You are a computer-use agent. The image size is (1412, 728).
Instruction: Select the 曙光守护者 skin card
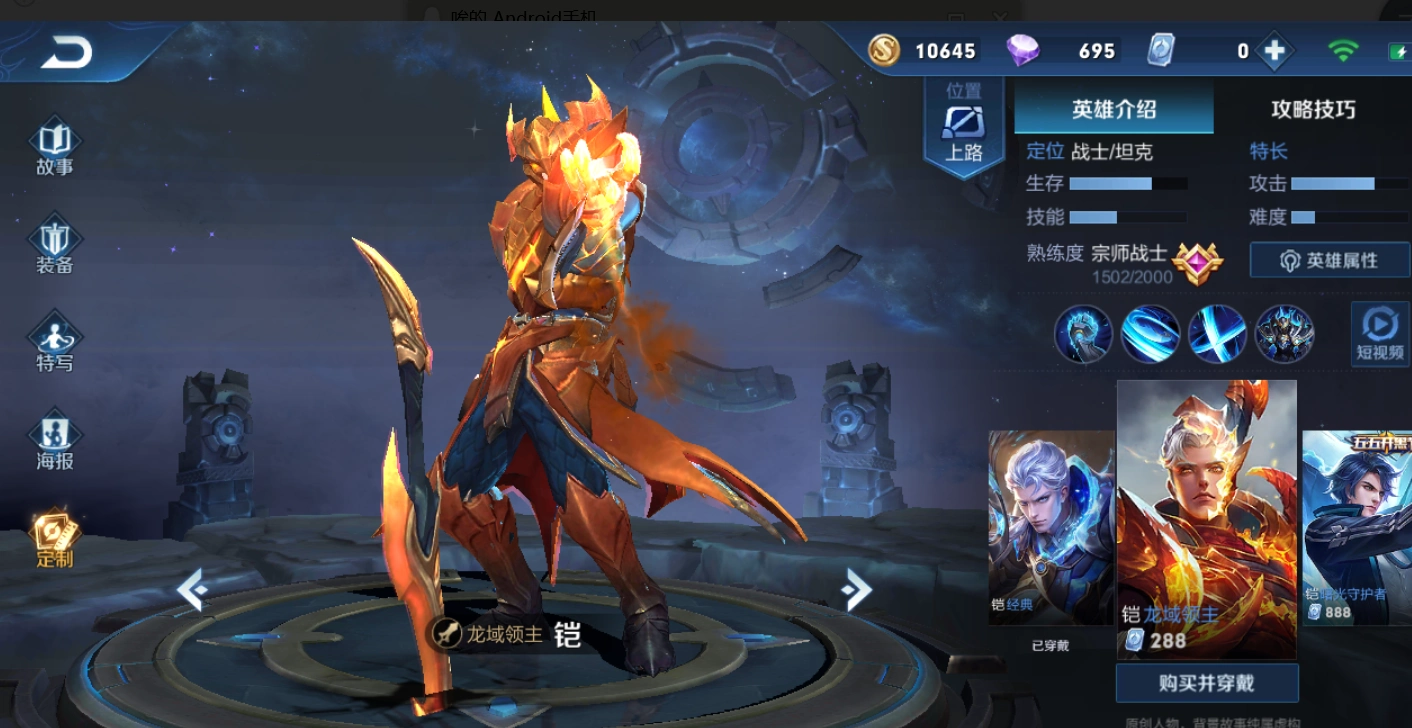click(1357, 527)
